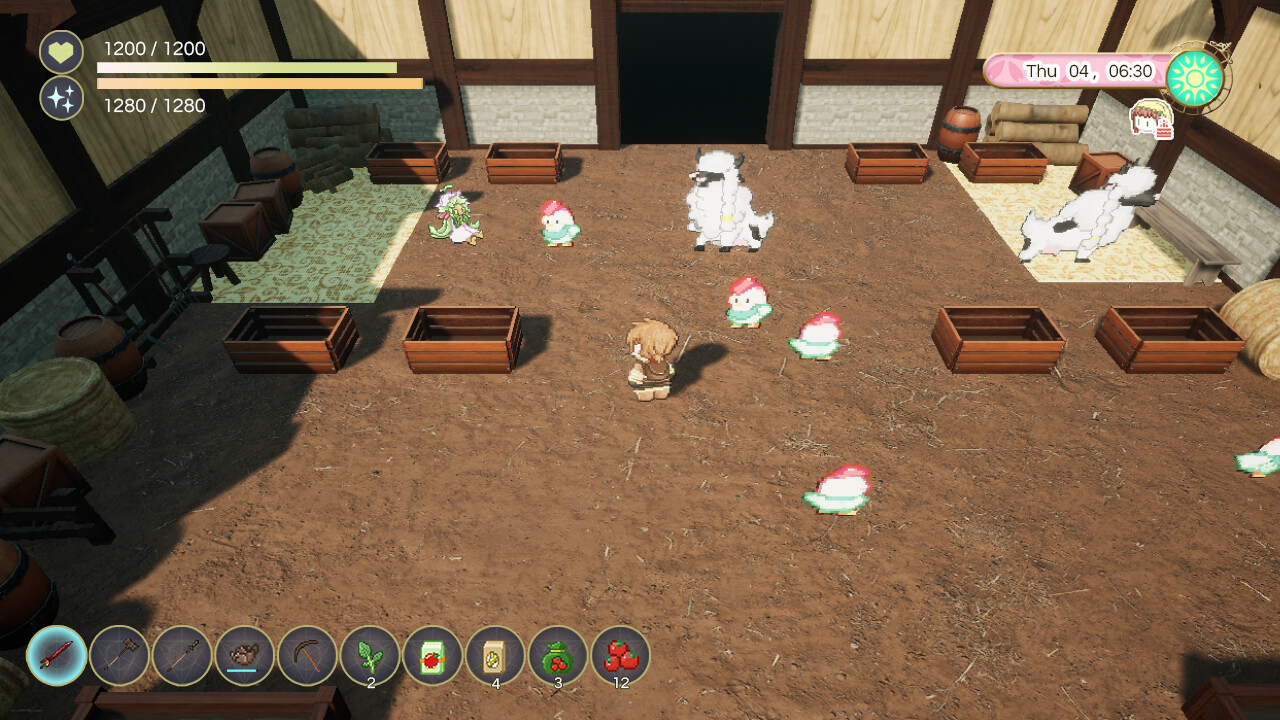Equip the hammer from the hotbar
1280x720 pixels.
tap(119, 655)
